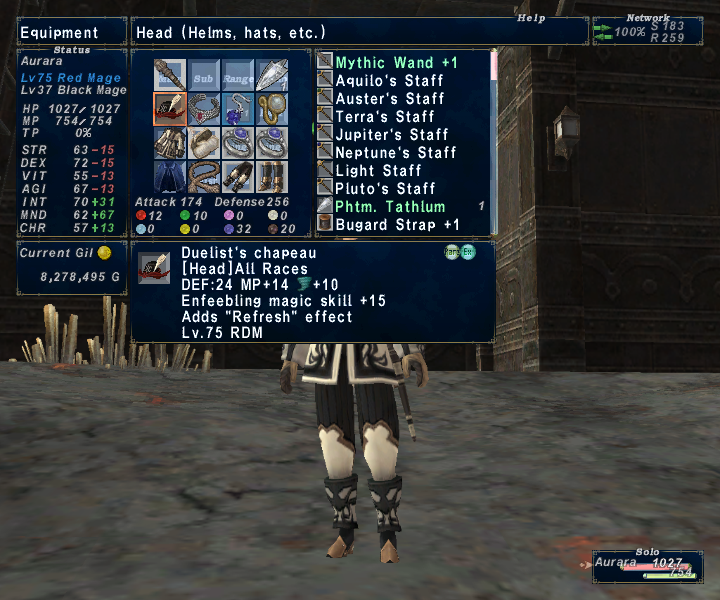720x600 pixels.
Task: Select the neck slot necklace icon
Action: (x=204, y=109)
